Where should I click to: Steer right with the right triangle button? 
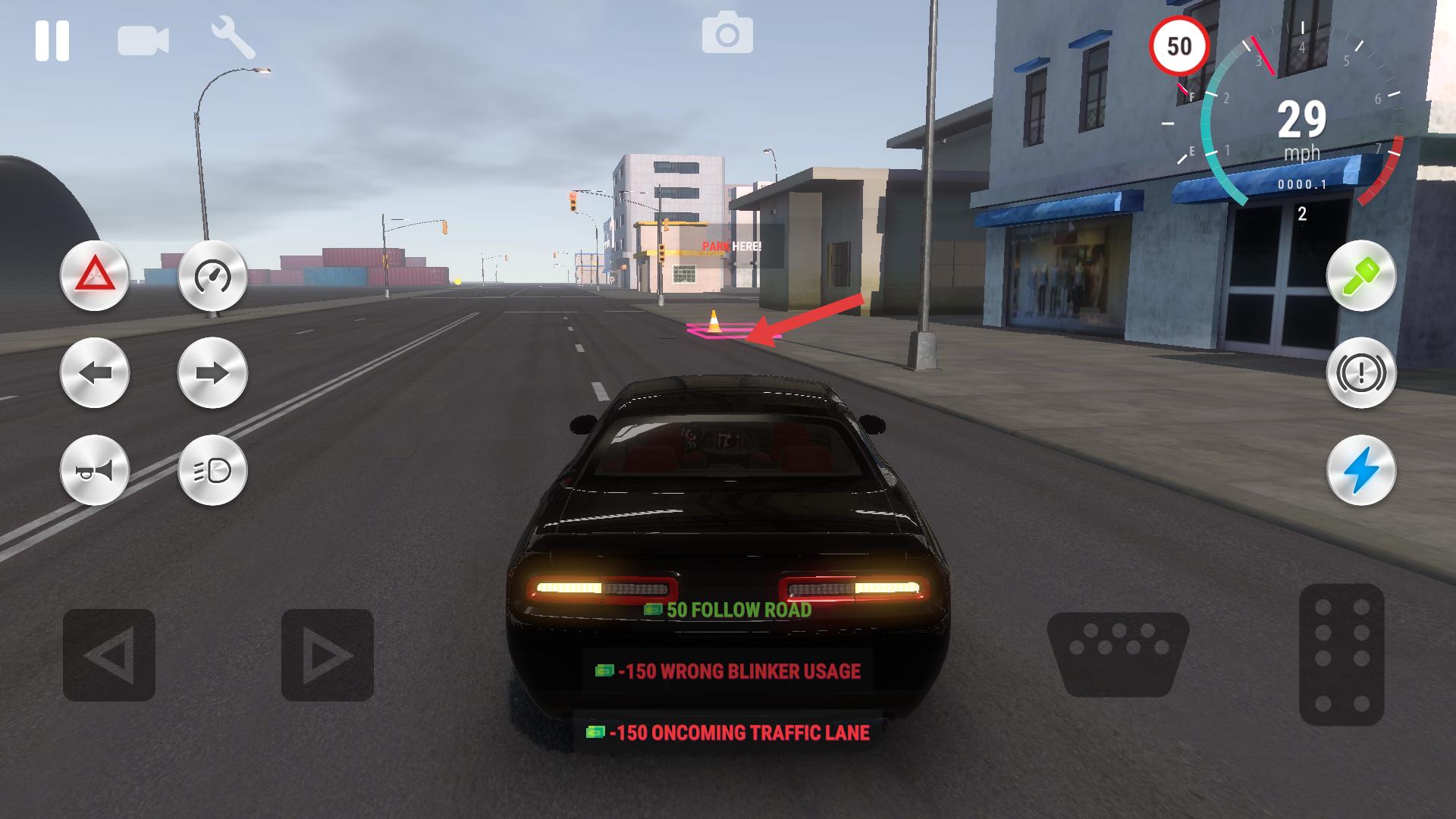coord(328,654)
